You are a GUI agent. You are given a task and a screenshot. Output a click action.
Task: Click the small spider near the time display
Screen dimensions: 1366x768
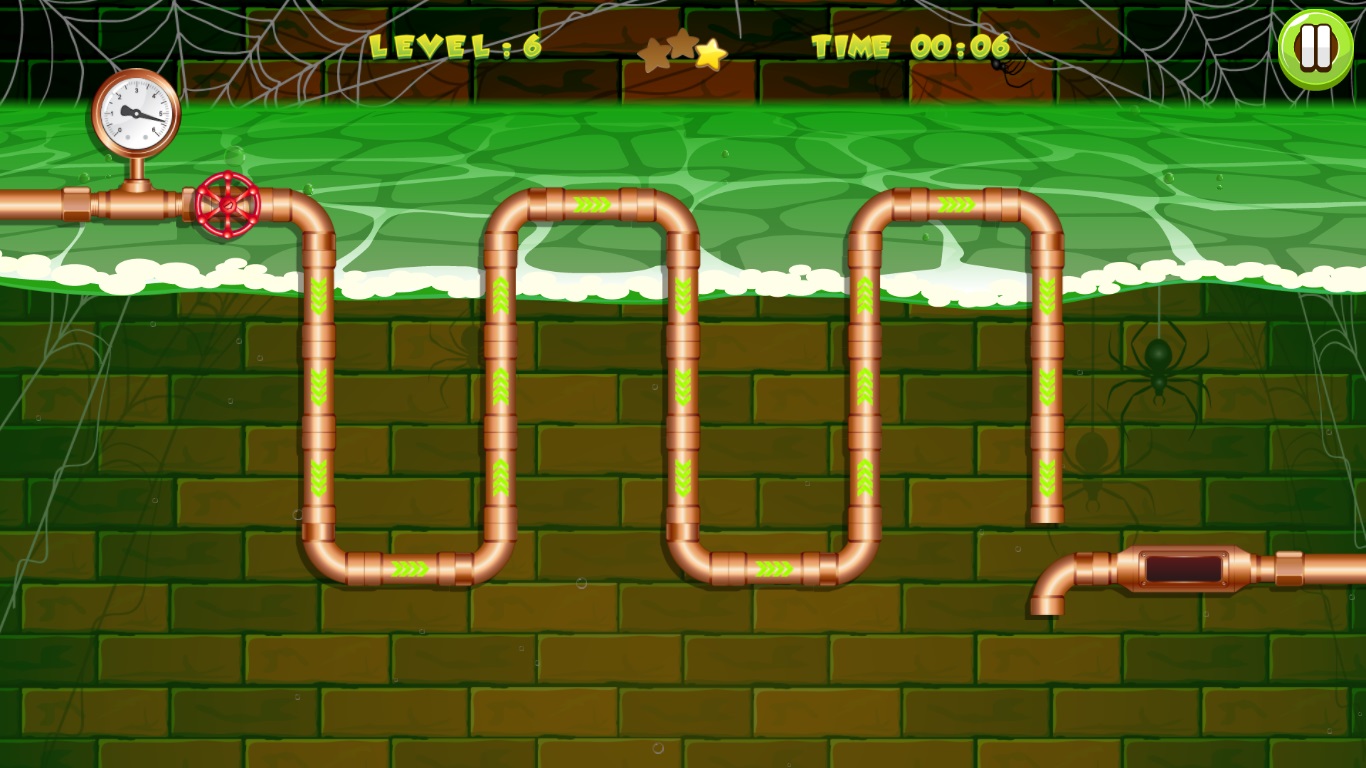tap(996, 62)
